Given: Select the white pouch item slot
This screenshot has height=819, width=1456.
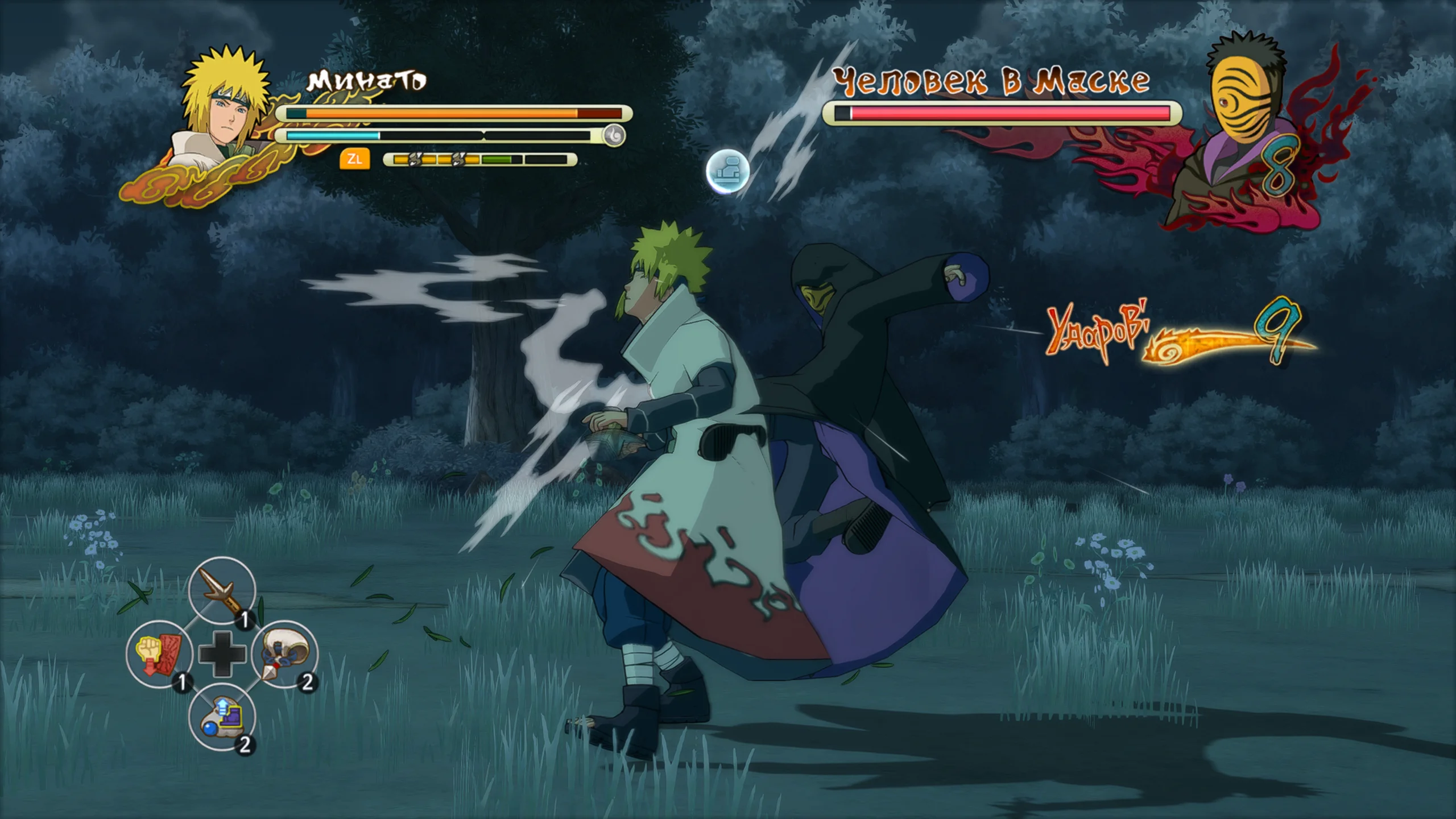Looking at the screenshot, I should [x=284, y=653].
